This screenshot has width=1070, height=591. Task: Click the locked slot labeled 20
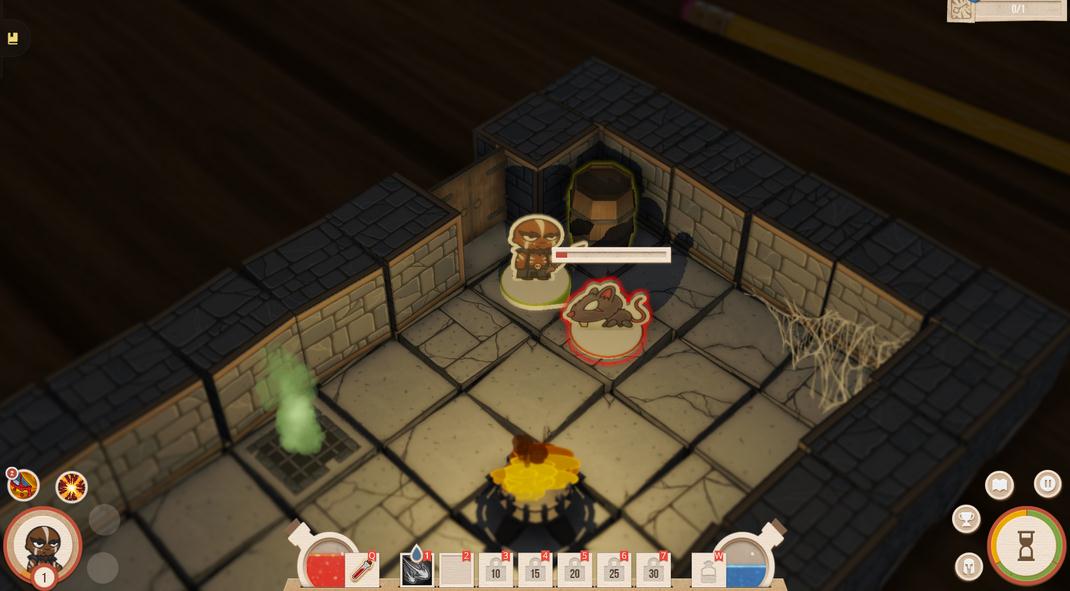tap(574, 571)
